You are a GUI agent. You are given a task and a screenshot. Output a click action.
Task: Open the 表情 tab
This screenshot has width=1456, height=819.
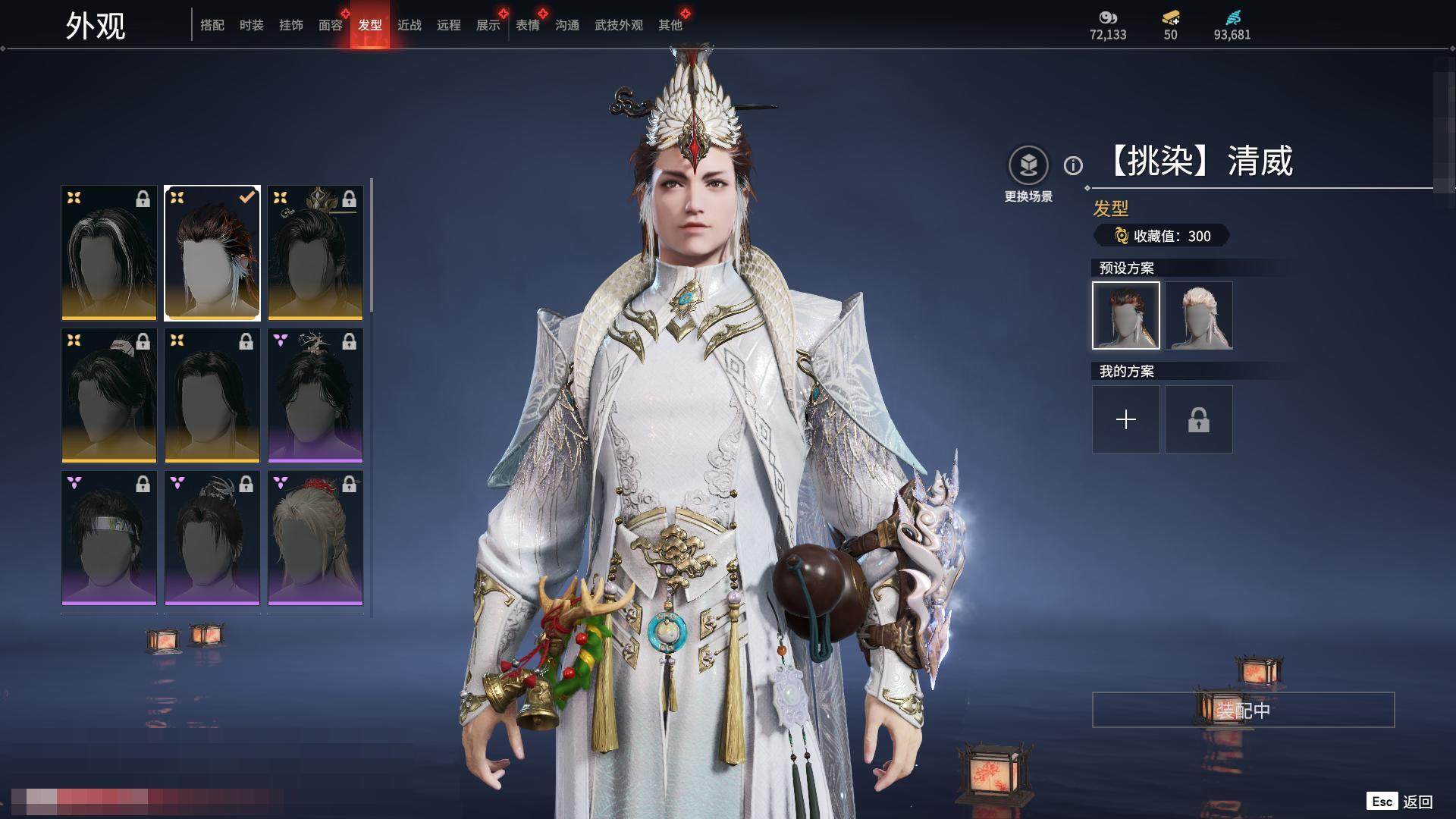tap(528, 25)
